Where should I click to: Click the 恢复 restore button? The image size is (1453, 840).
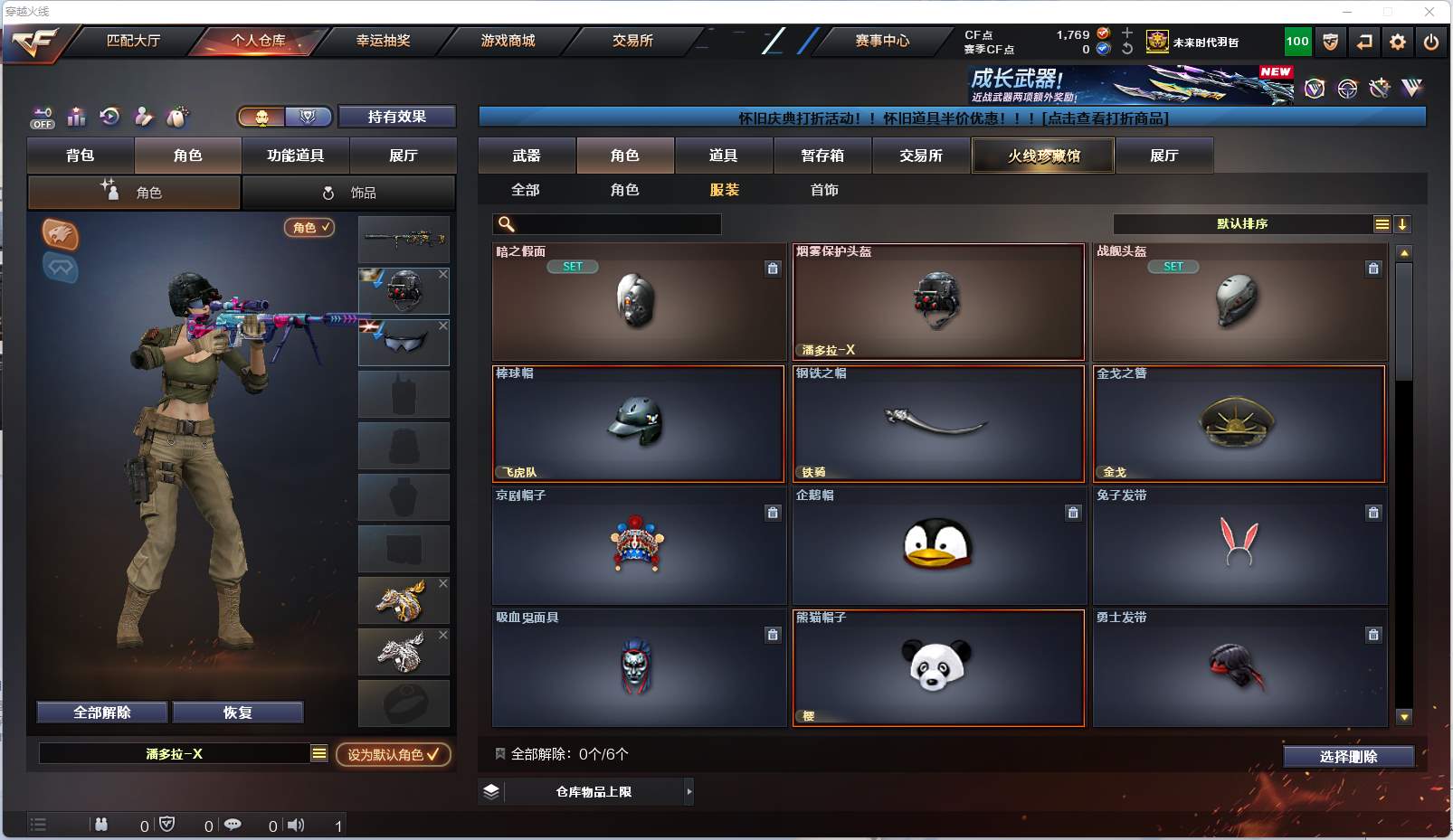pos(237,713)
